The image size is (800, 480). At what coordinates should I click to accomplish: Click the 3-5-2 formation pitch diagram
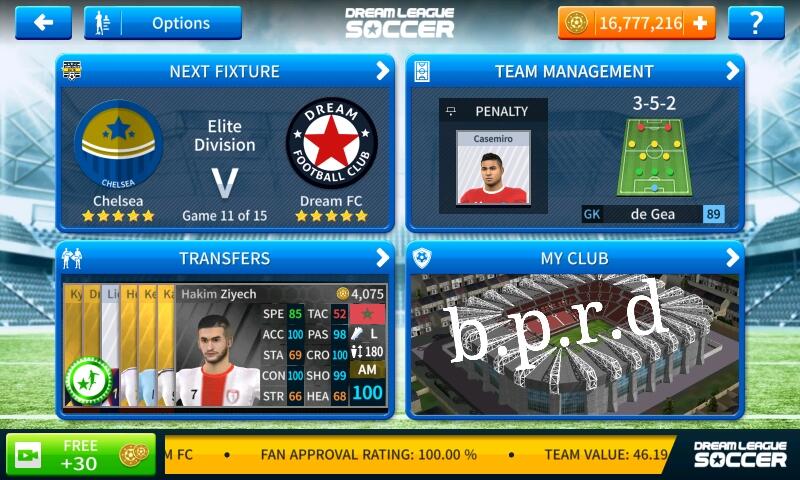tap(654, 158)
